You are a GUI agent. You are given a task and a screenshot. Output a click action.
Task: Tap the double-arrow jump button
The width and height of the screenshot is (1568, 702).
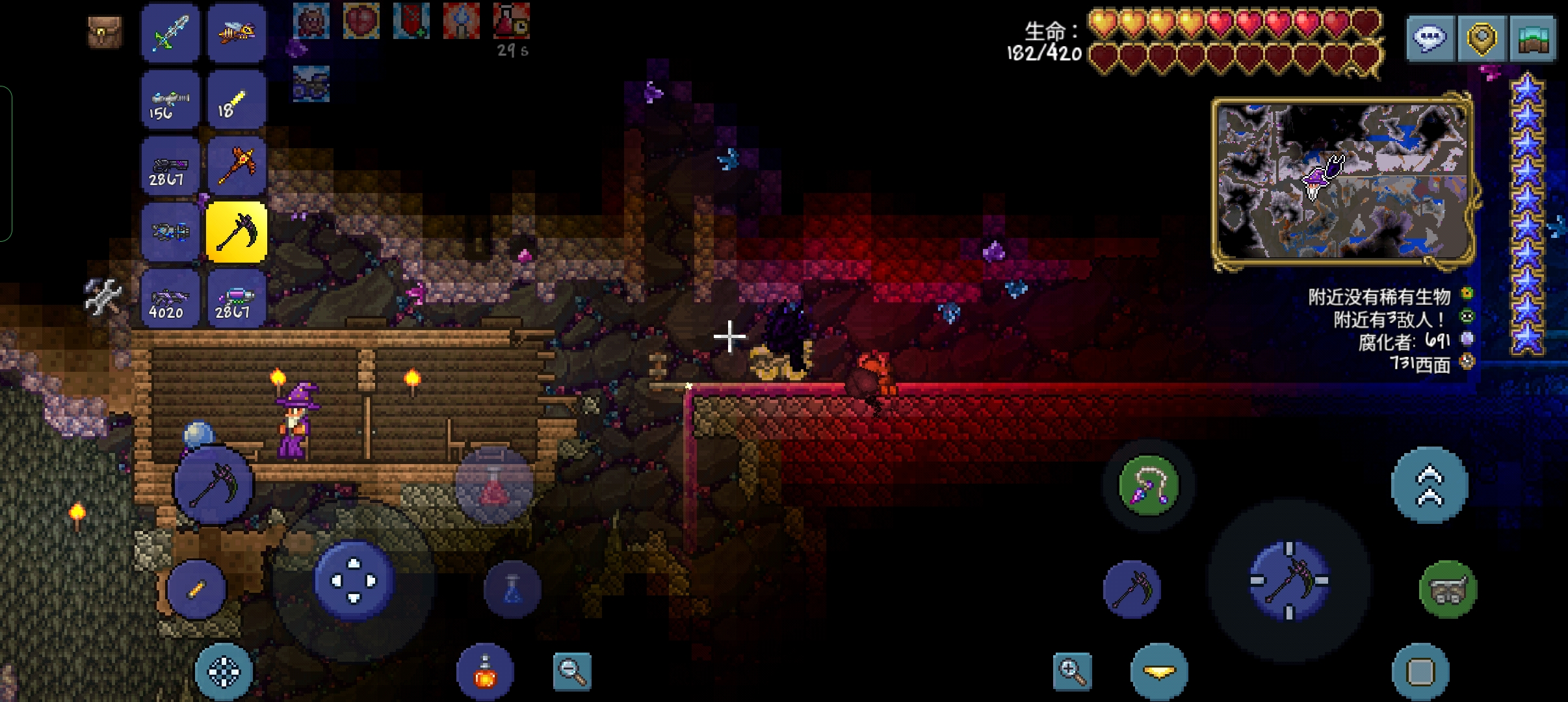1429,486
